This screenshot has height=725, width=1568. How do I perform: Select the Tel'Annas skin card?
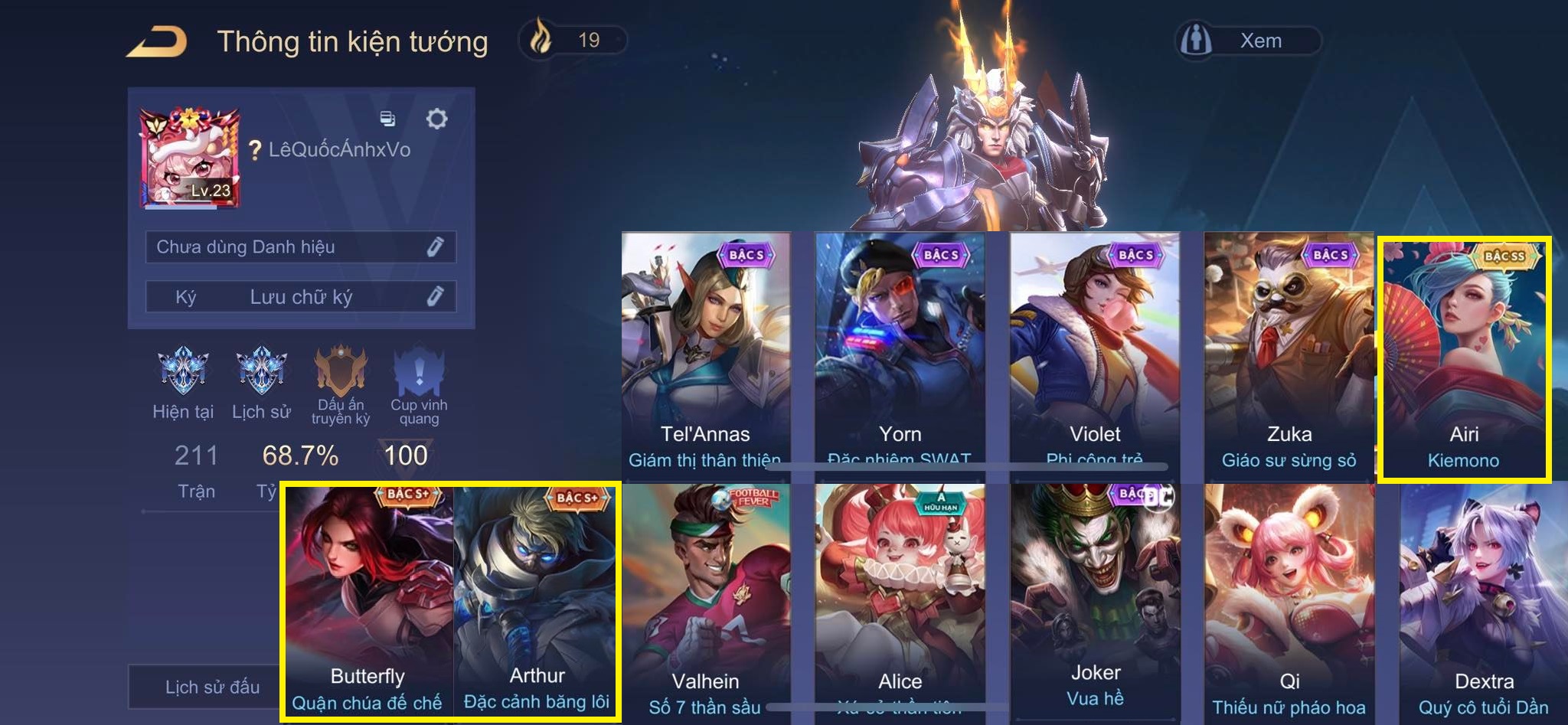pos(705,352)
